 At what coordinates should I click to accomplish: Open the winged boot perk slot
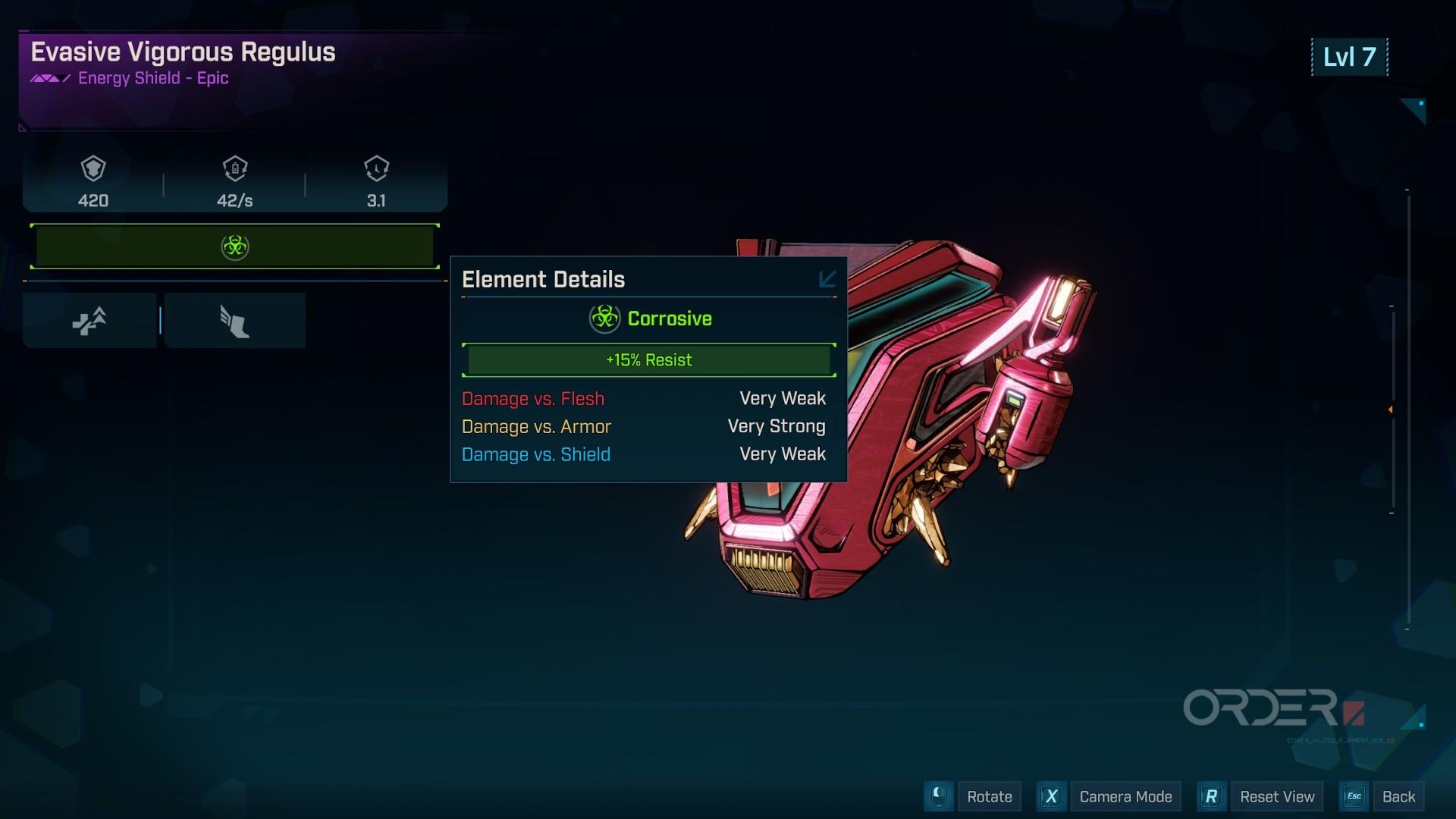234,321
